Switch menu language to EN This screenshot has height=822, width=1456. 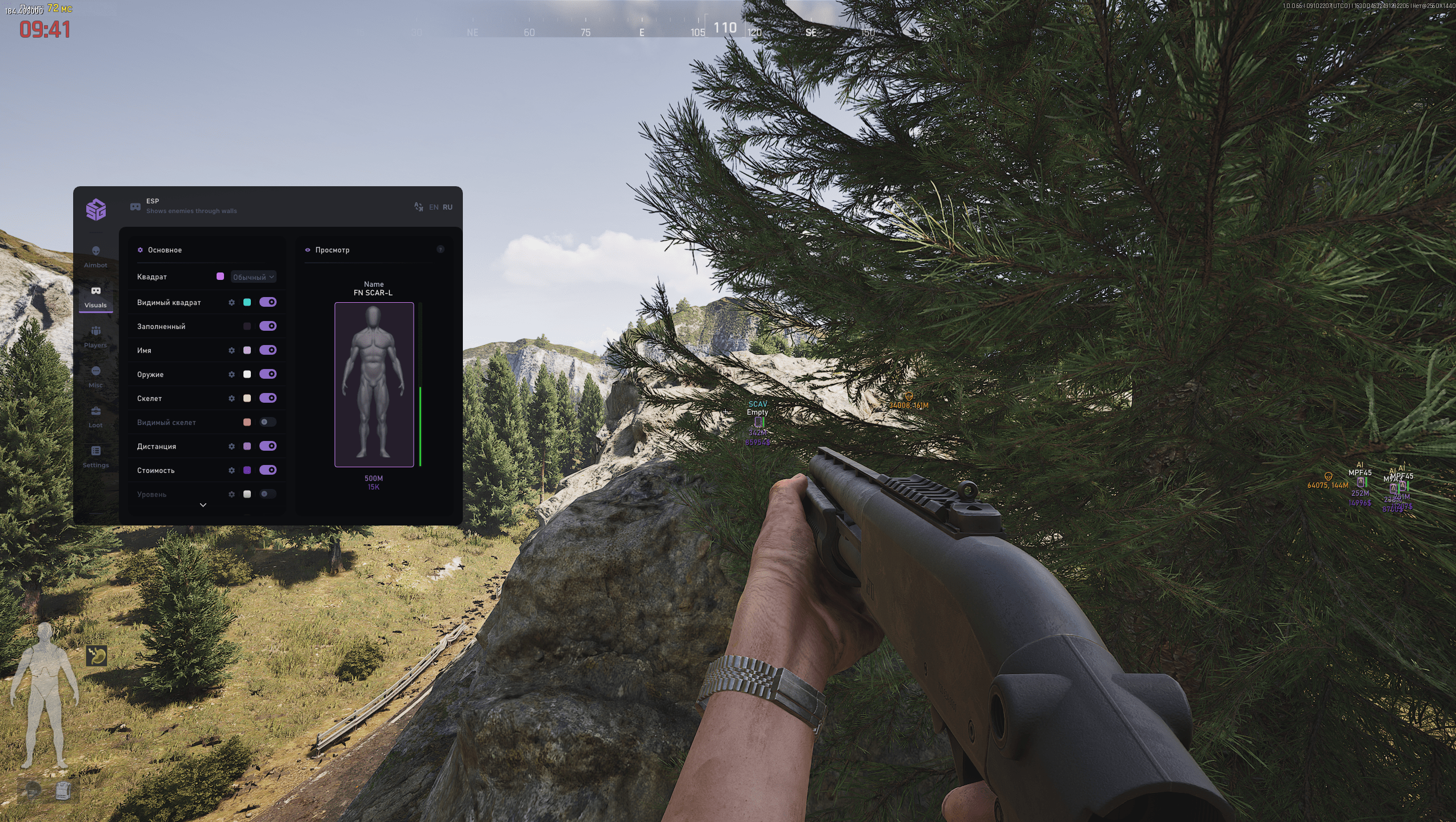coord(434,207)
